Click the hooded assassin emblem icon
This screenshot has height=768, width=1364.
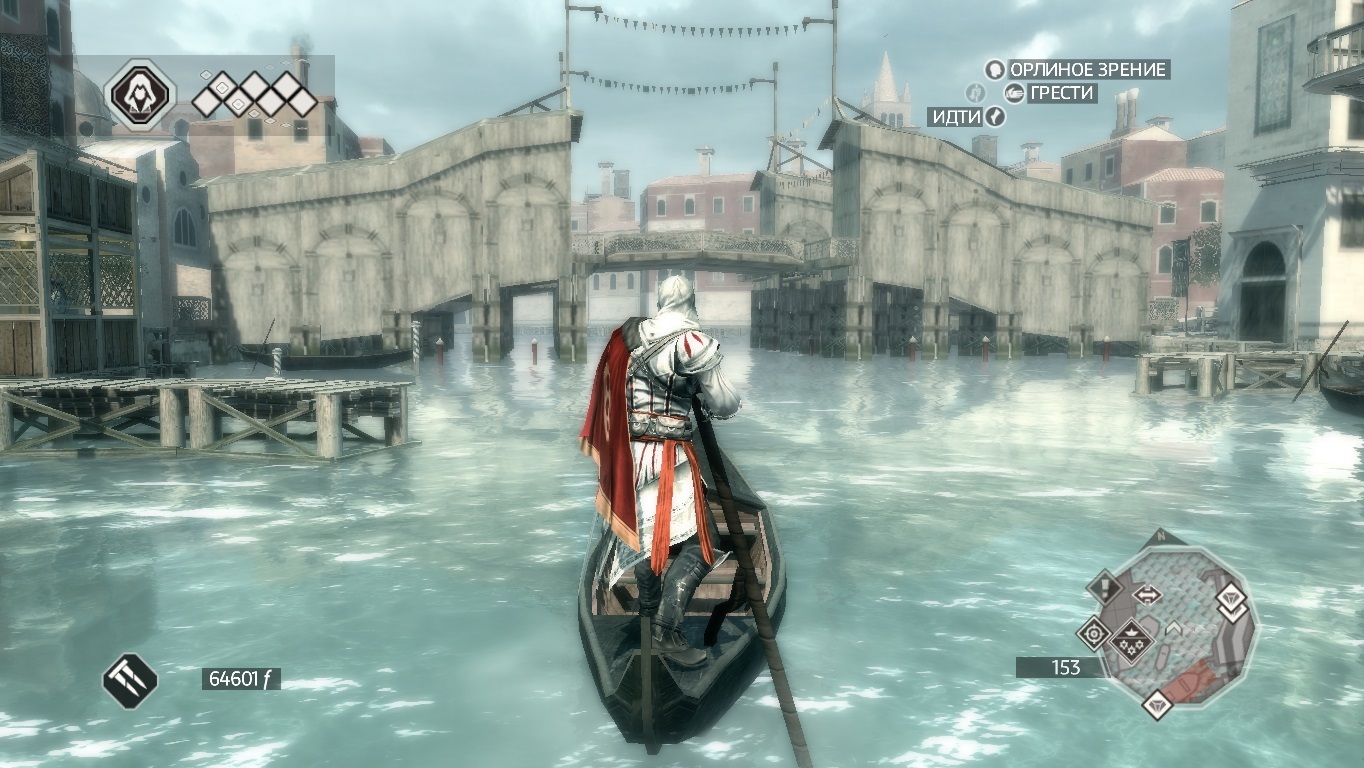(x=141, y=94)
